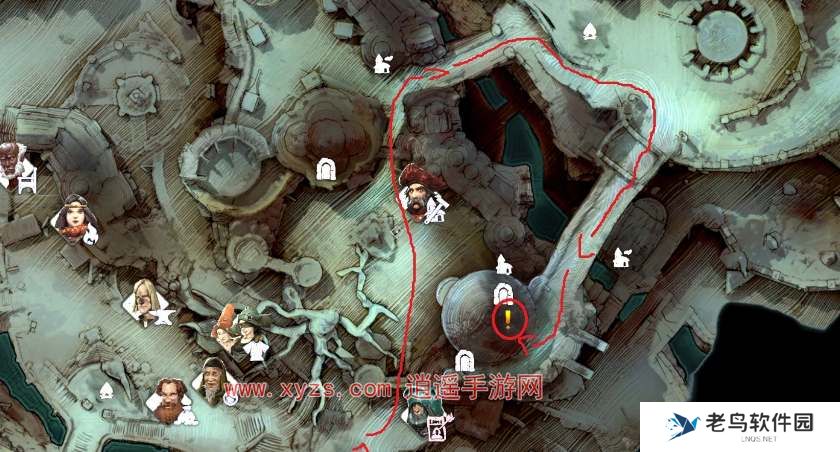
Task: Select the yellow exclamation quest marker
Action: pos(508,319)
